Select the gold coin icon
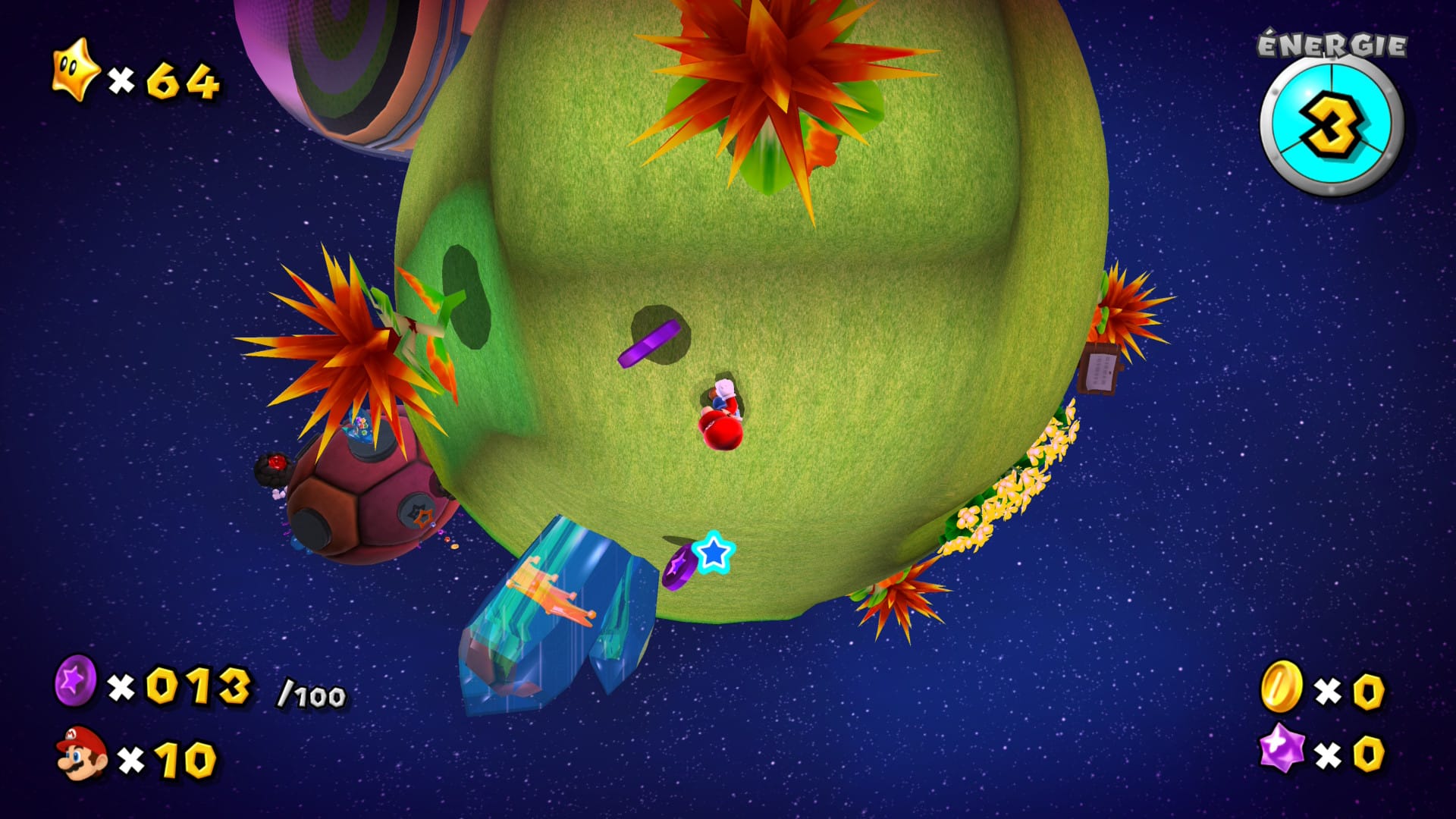This screenshot has height=819, width=1456. point(1282,686)
